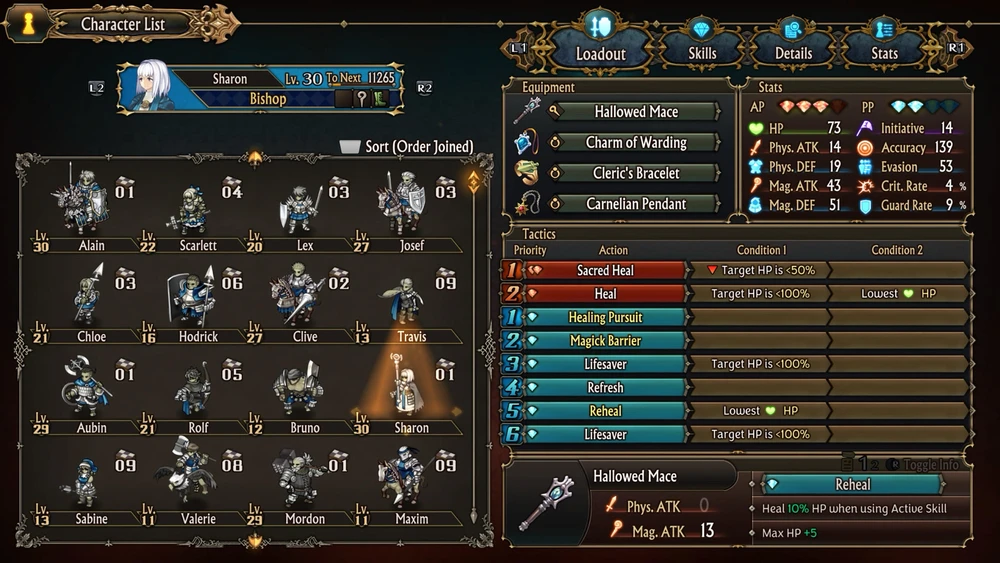Choose the Charm of Warding slot
Viewport: 1000px width, 563px height.
coord(635,143)
